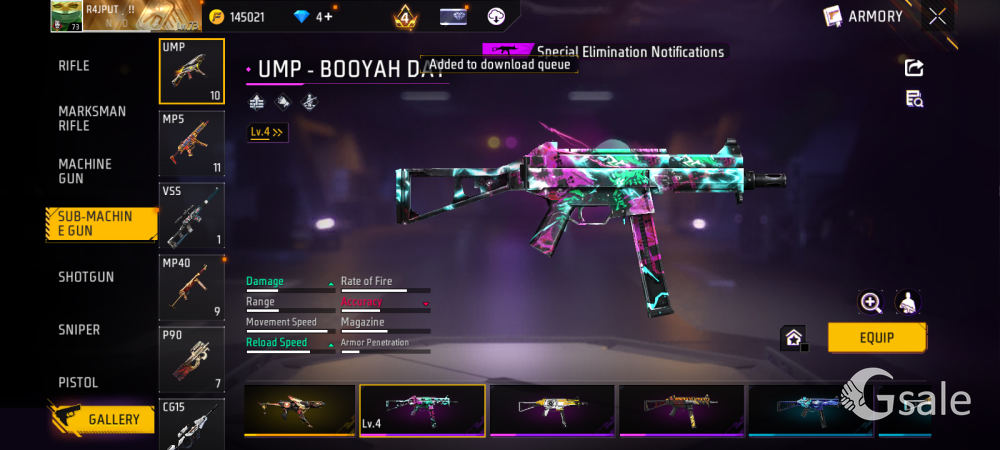
Task: Equip the UMP Booyah Day skin
Action: coord(876,338)
